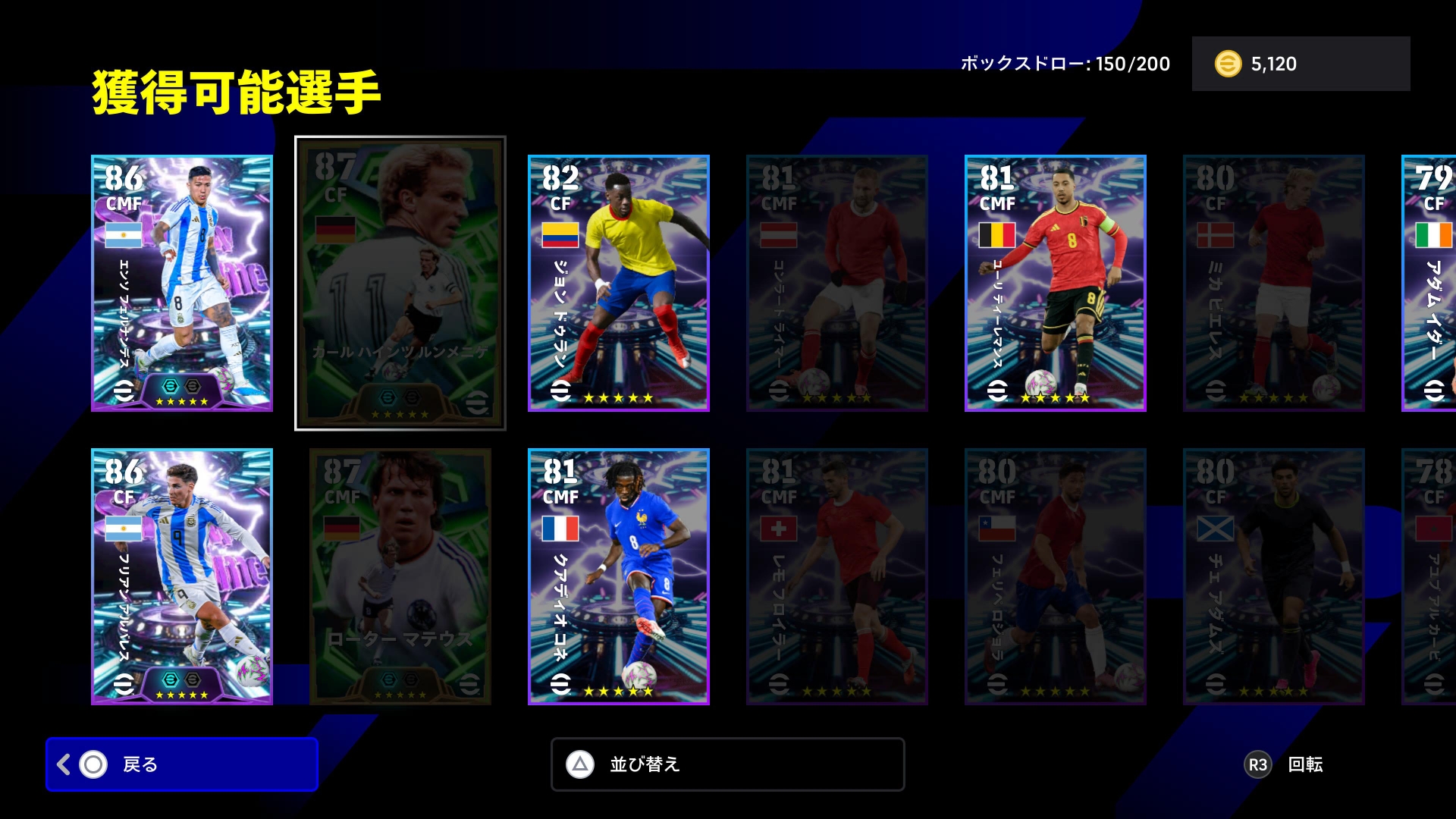This screenshot has height=819, width=1456.
Task: Pick the 87 CMF Lothar Matthäus card
Action: pyautogui.click(x=400, y=577)
